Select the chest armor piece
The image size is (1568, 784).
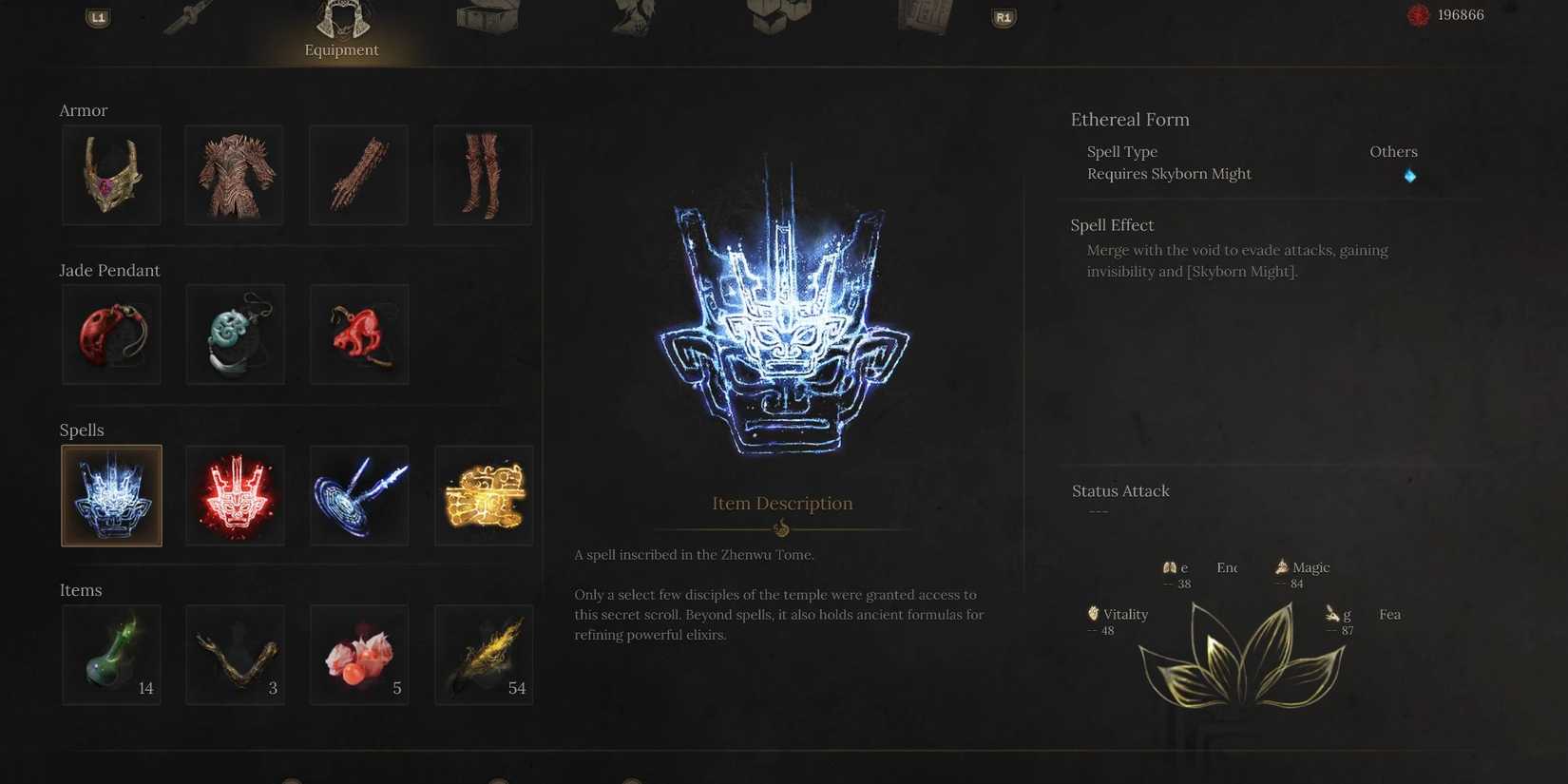point(234,175)
